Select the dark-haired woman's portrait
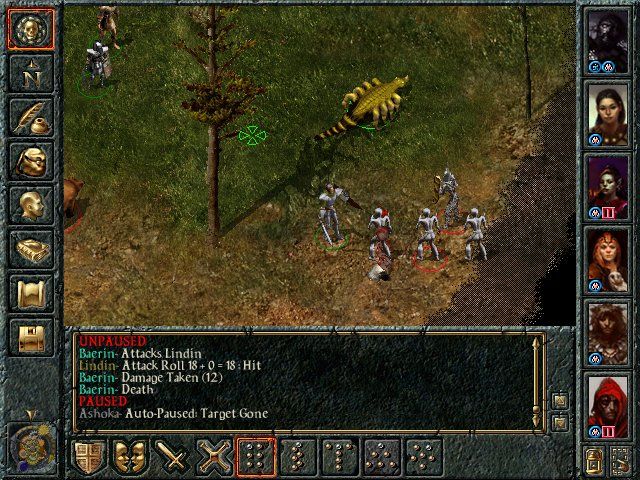 coord(608,111)
